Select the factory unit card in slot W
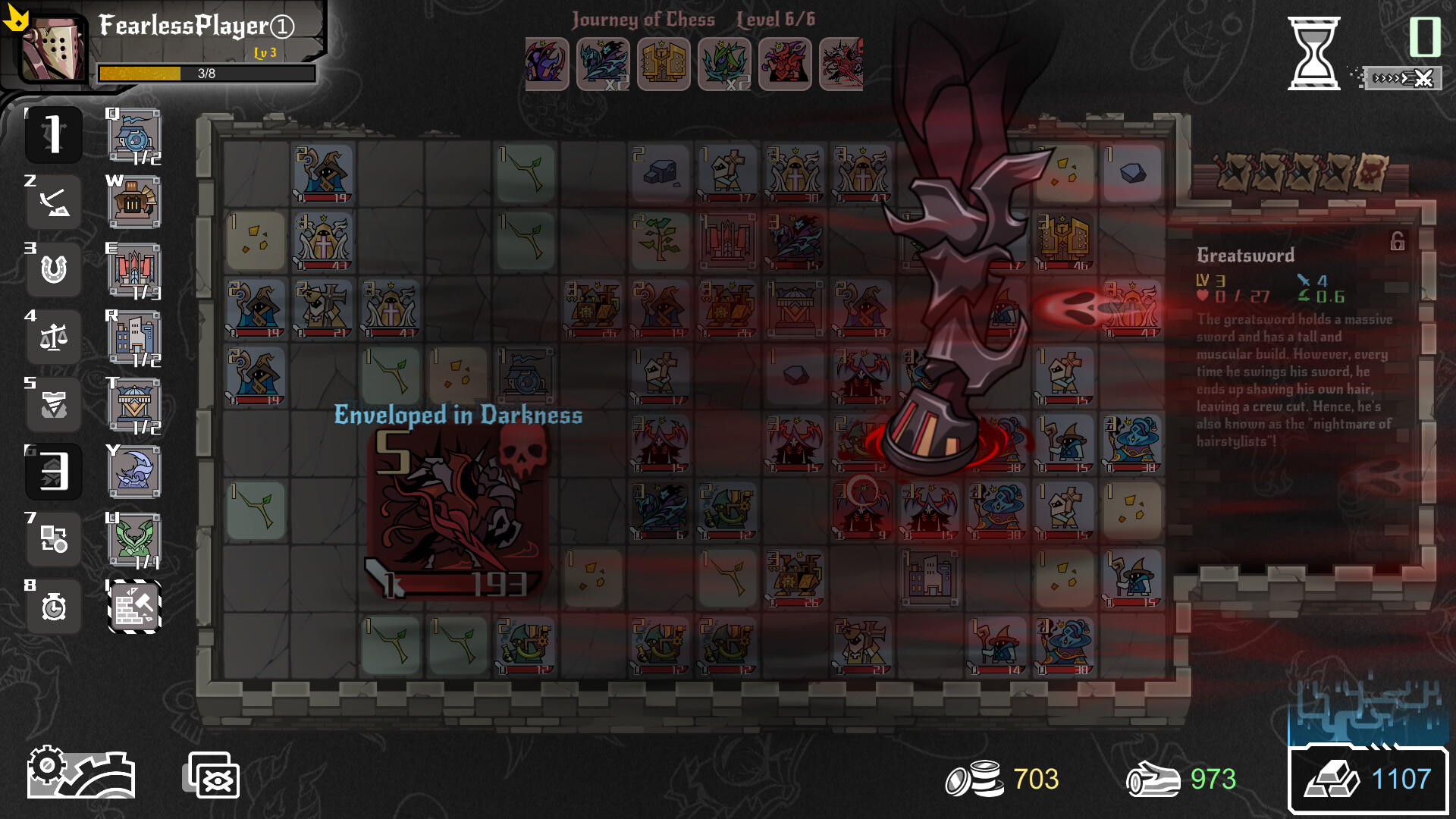The width and height of the screenshot is (1456, 819). (133, 202)
